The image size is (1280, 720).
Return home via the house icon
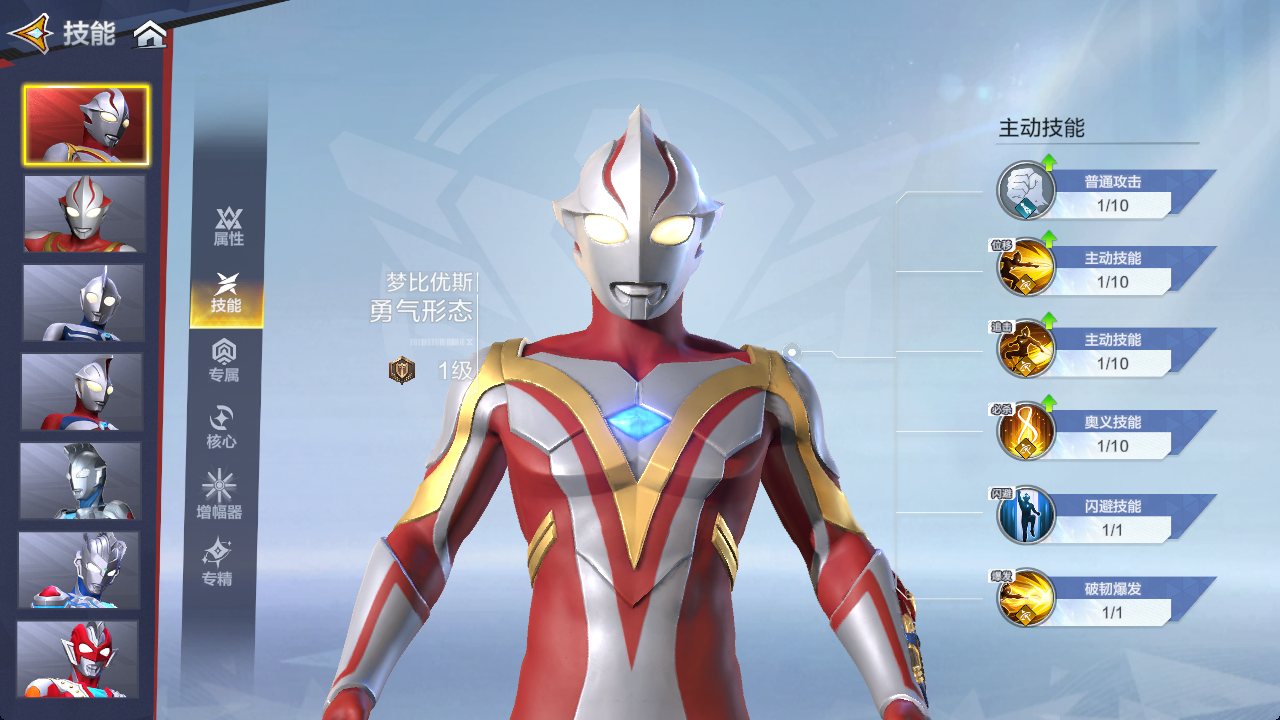pos(150,35)
